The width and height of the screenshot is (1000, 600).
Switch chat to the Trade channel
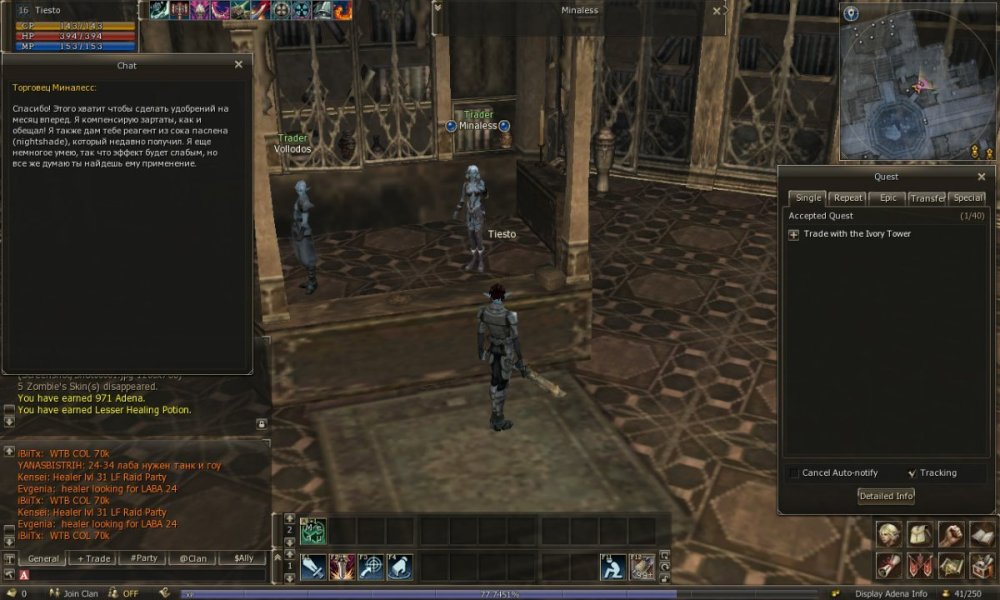[95, 559]
